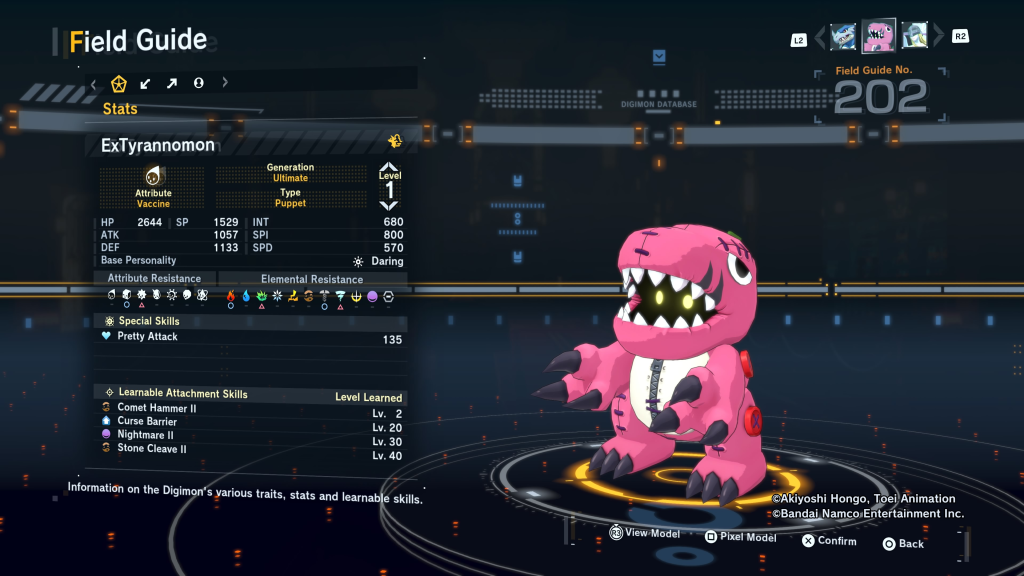Viewport: 1024px width, 576px height.
Task: Select the Pretty Attack special skill
Action: tap(250, 338)
